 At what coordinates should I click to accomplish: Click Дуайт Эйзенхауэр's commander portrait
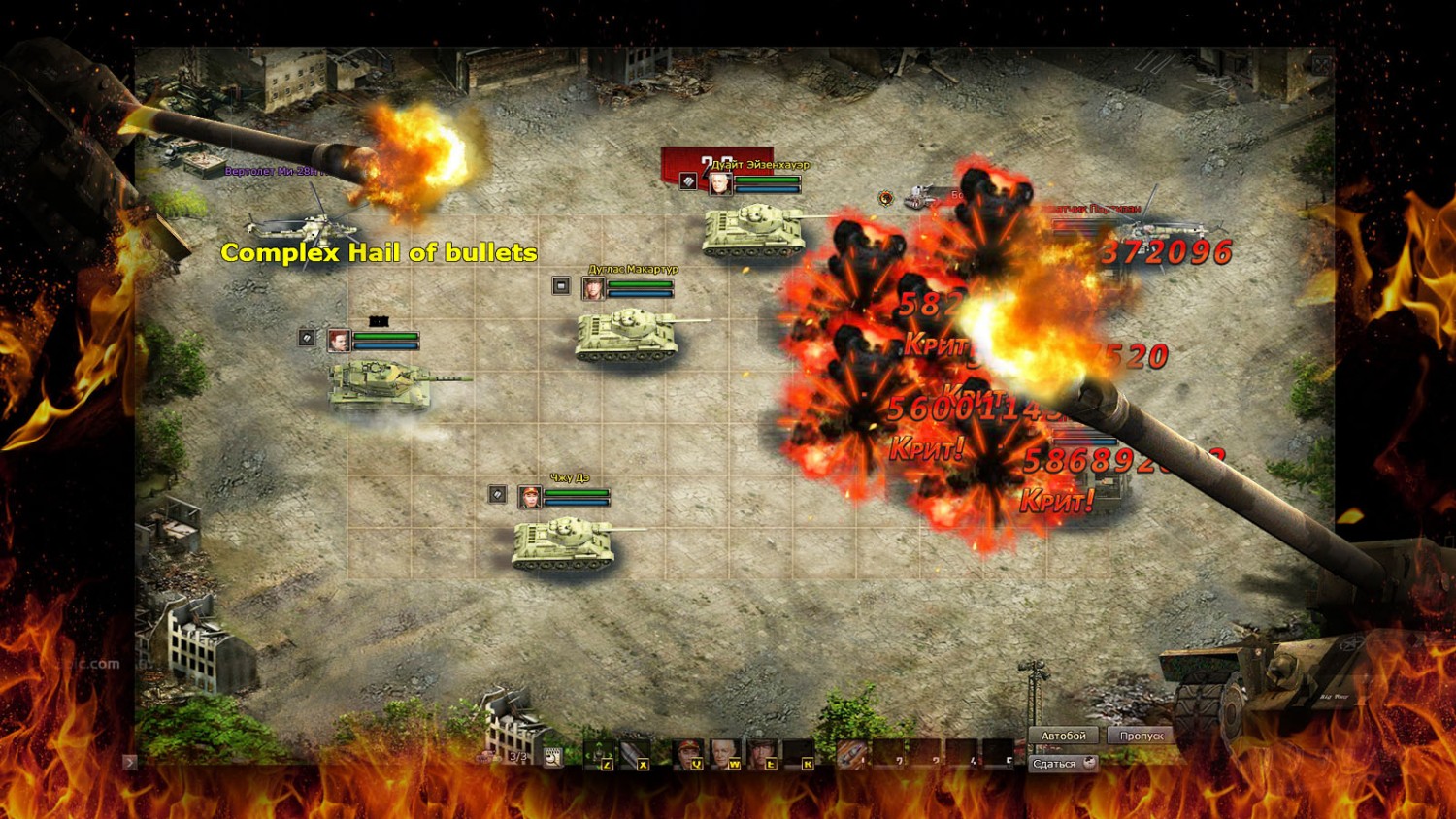click(x=720, y=182)
